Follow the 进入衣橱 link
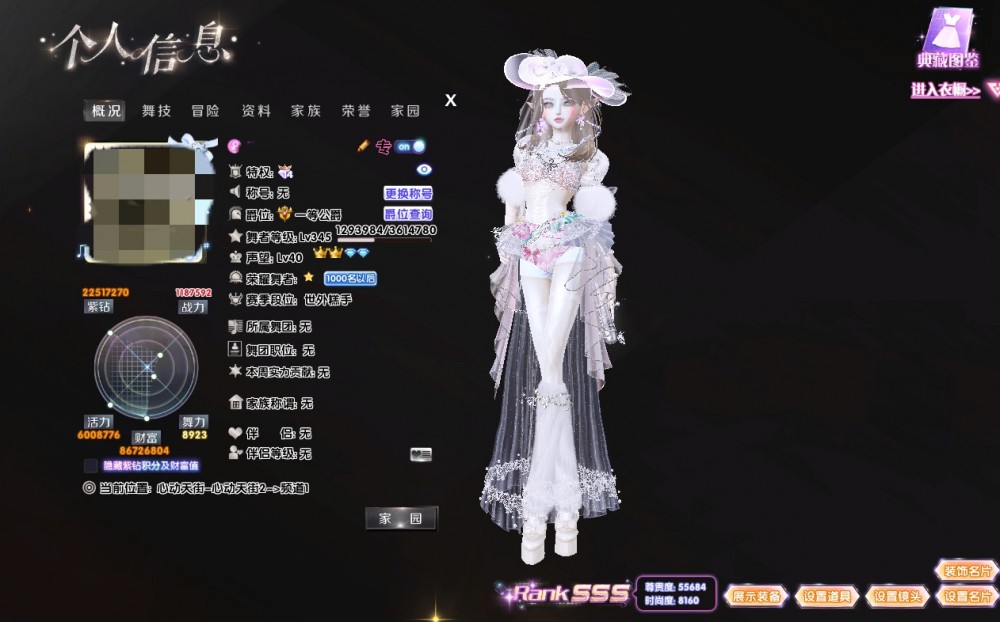The width and height of the screenshot is (1000, 622). 945,90
